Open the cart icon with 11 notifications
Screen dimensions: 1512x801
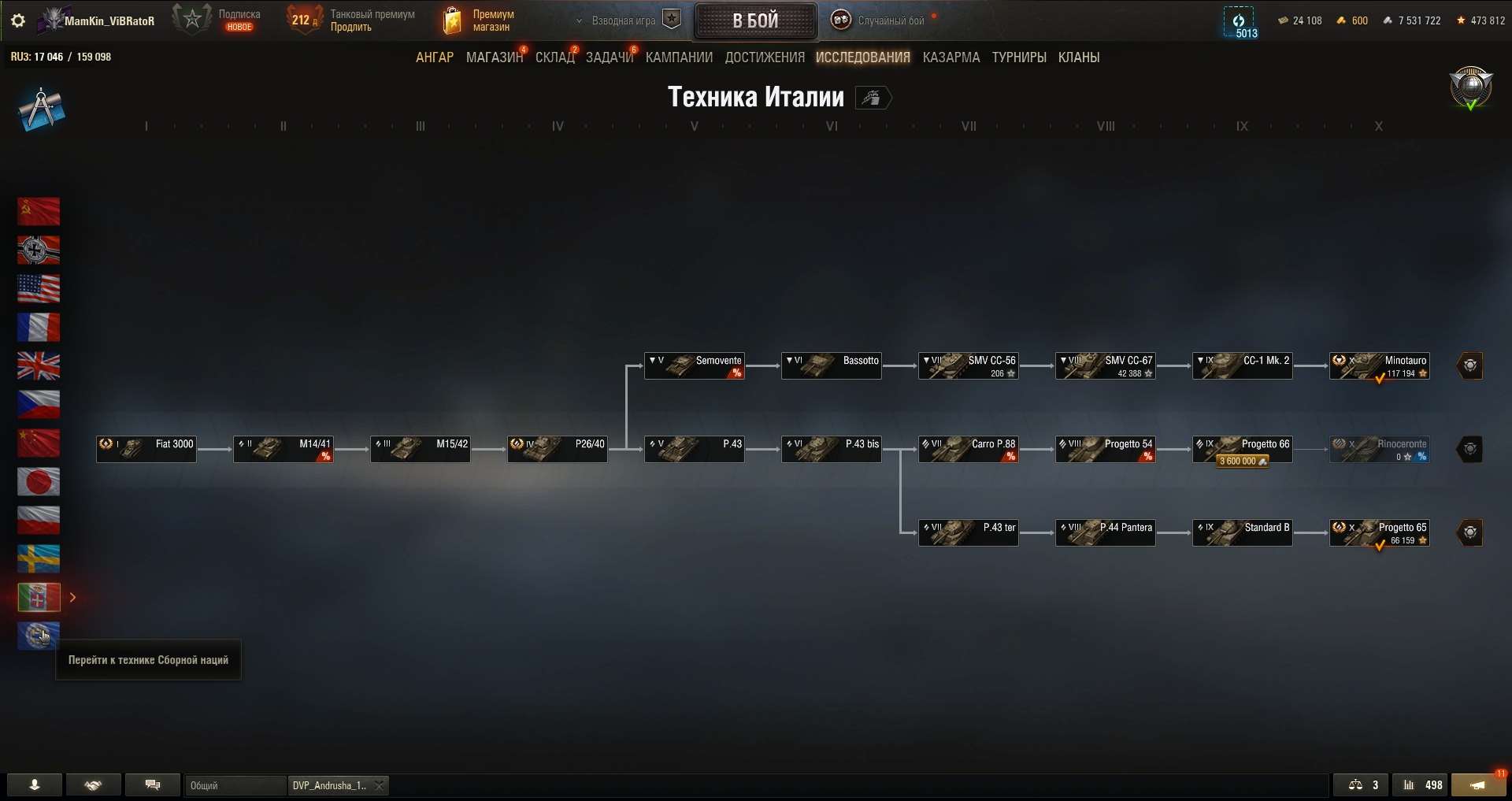pos(1479,784)
